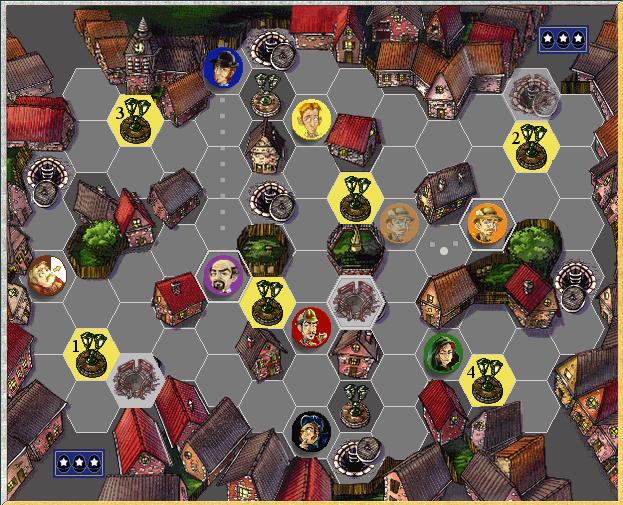The width and height of the screenshot is (623, 505).
Task: Choose the green hooded-woman character token
Action: [439, 351]
